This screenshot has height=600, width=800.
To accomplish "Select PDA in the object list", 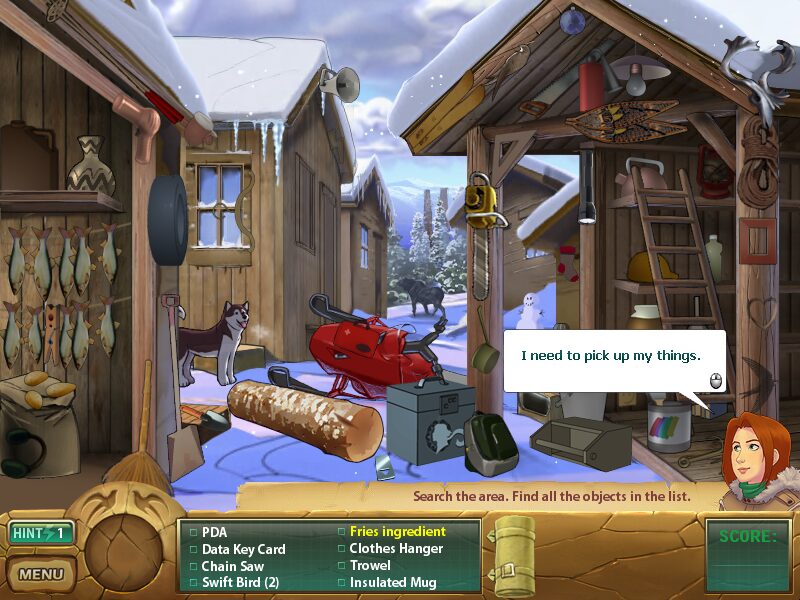I will pos(214,532).
